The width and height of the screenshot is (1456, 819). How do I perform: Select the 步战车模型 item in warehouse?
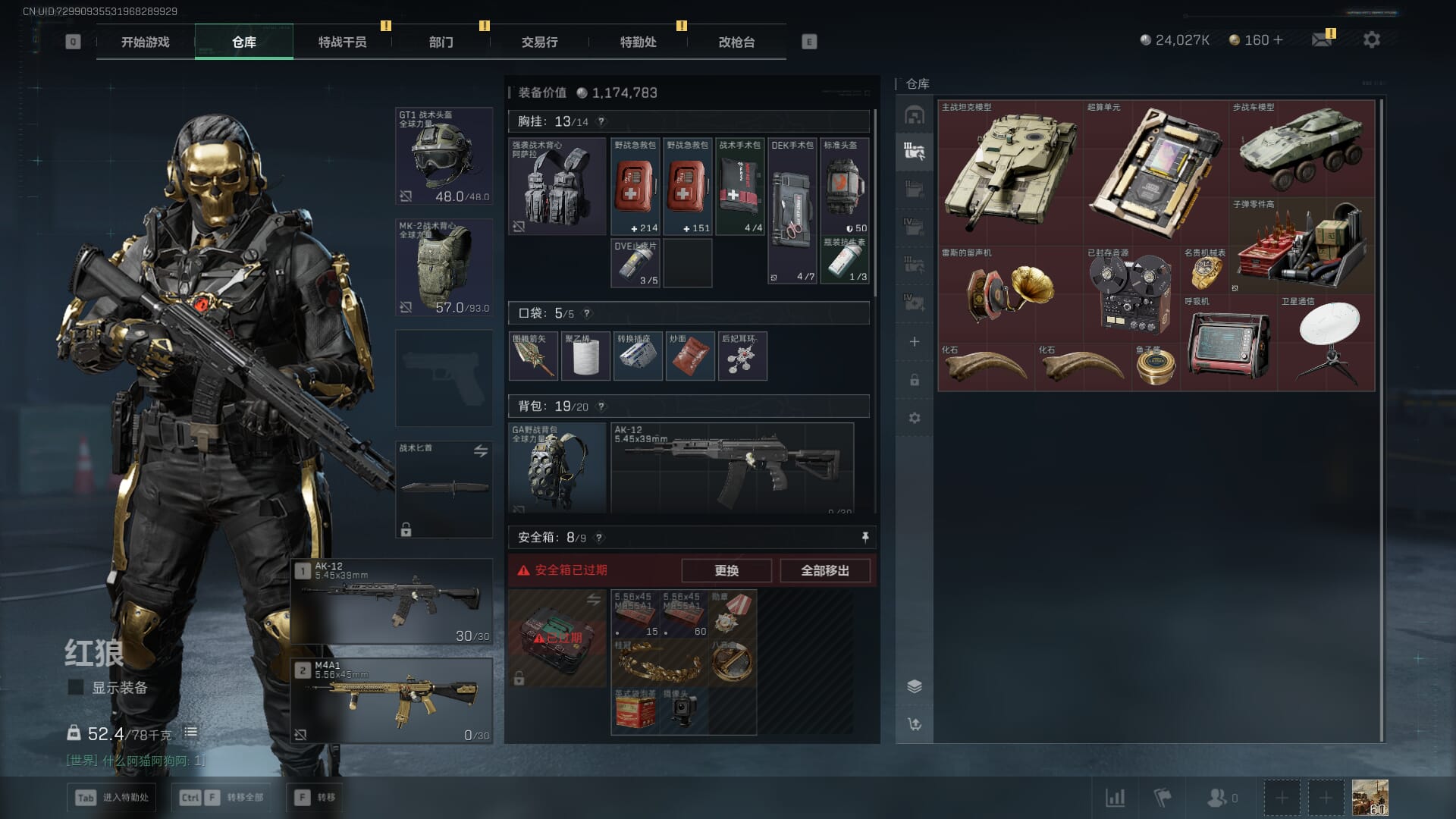pyautogui.click(x=1301, y=149)
